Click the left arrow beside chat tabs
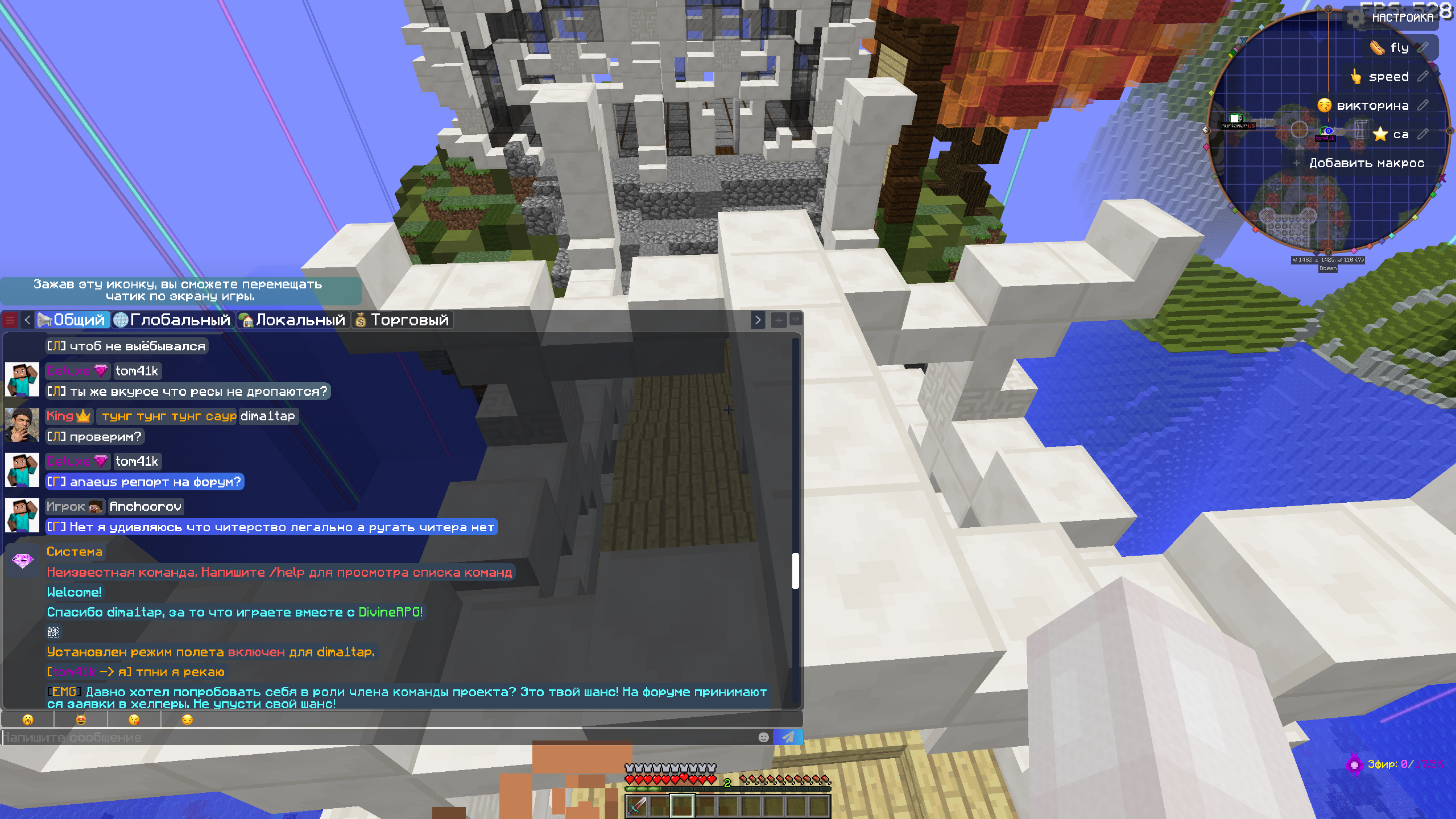 point(27,320)
